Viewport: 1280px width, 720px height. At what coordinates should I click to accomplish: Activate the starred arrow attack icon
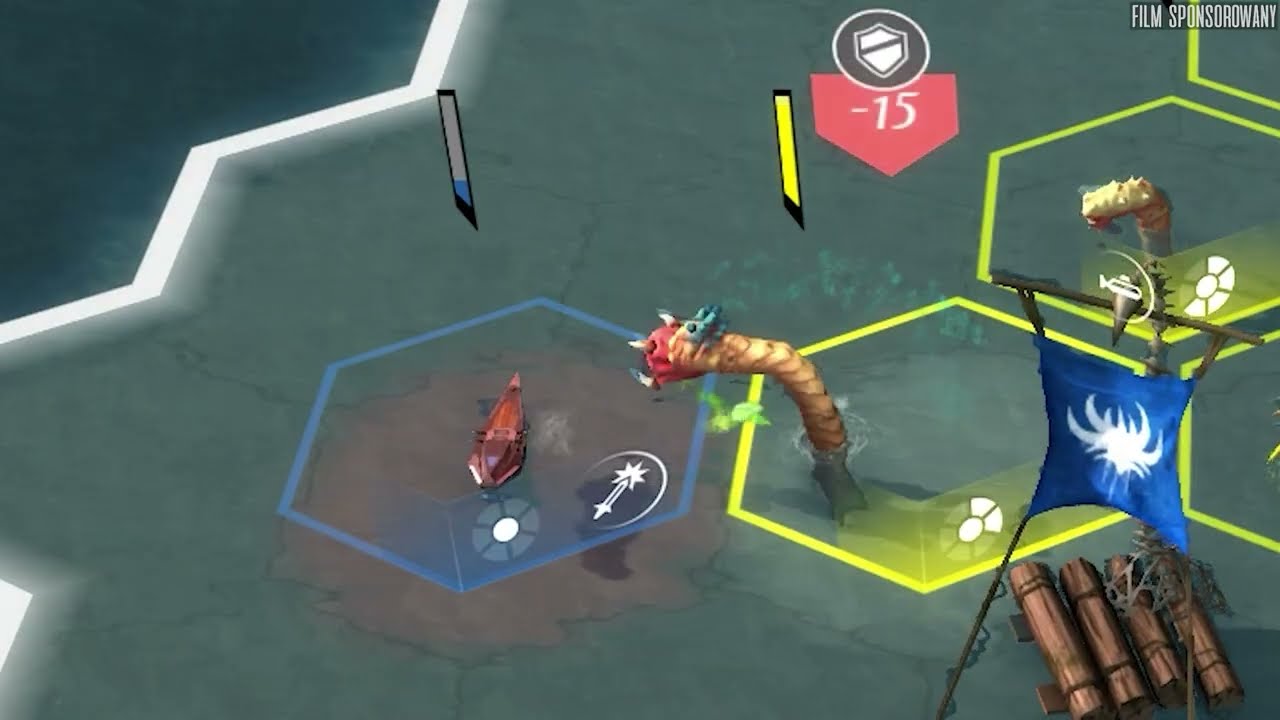625,489
